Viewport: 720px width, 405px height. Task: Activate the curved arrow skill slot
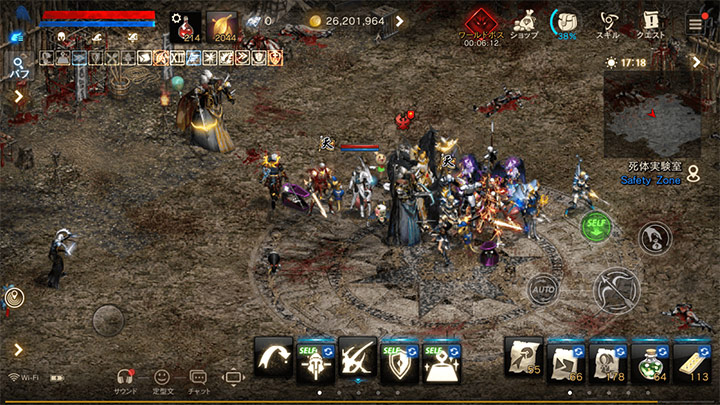[274, 358]
